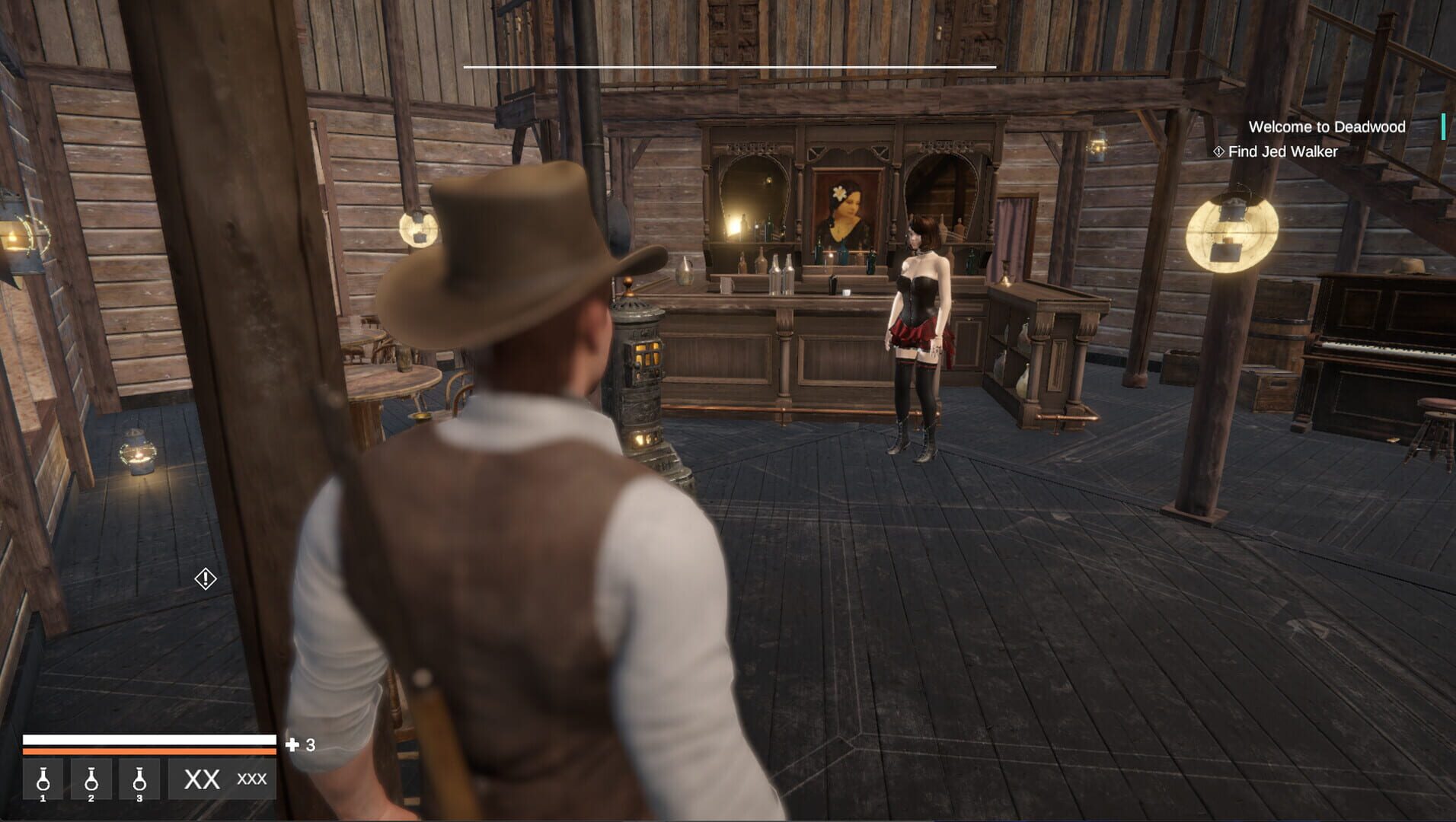
Task: Select the quest title Welcome to Deadwood
Action: [1327, 127]
